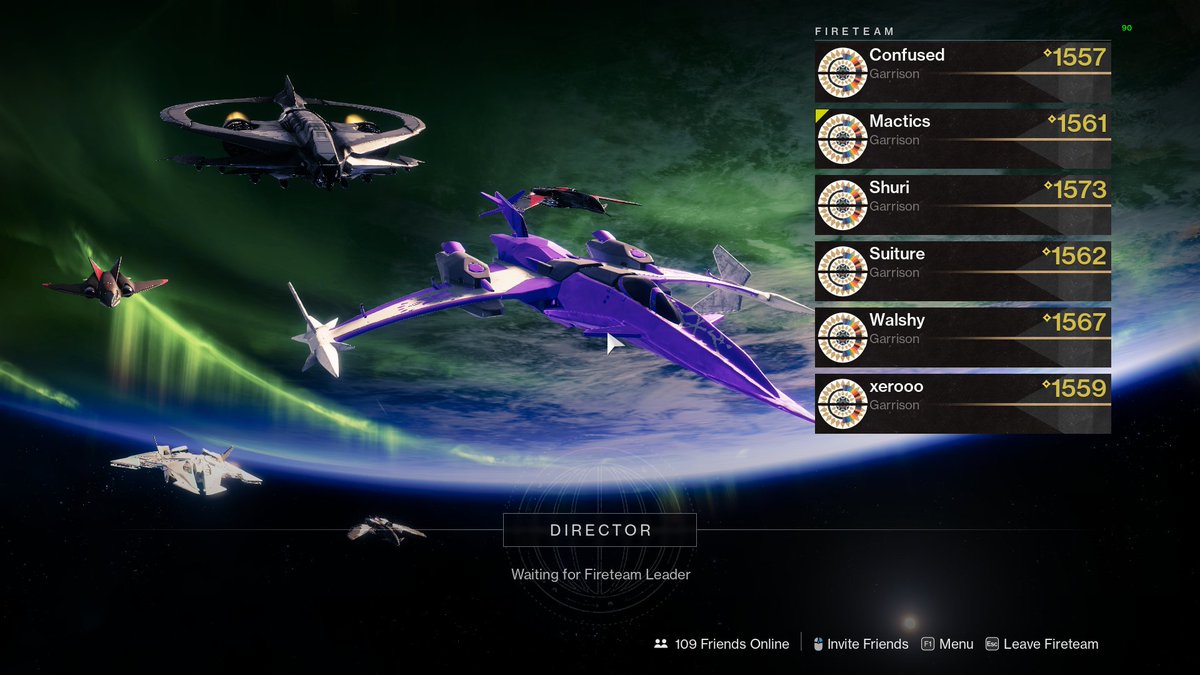1200x675 pixels.
Task: View xerooo's fireteam roster entry
Action: tap(962, 403)
